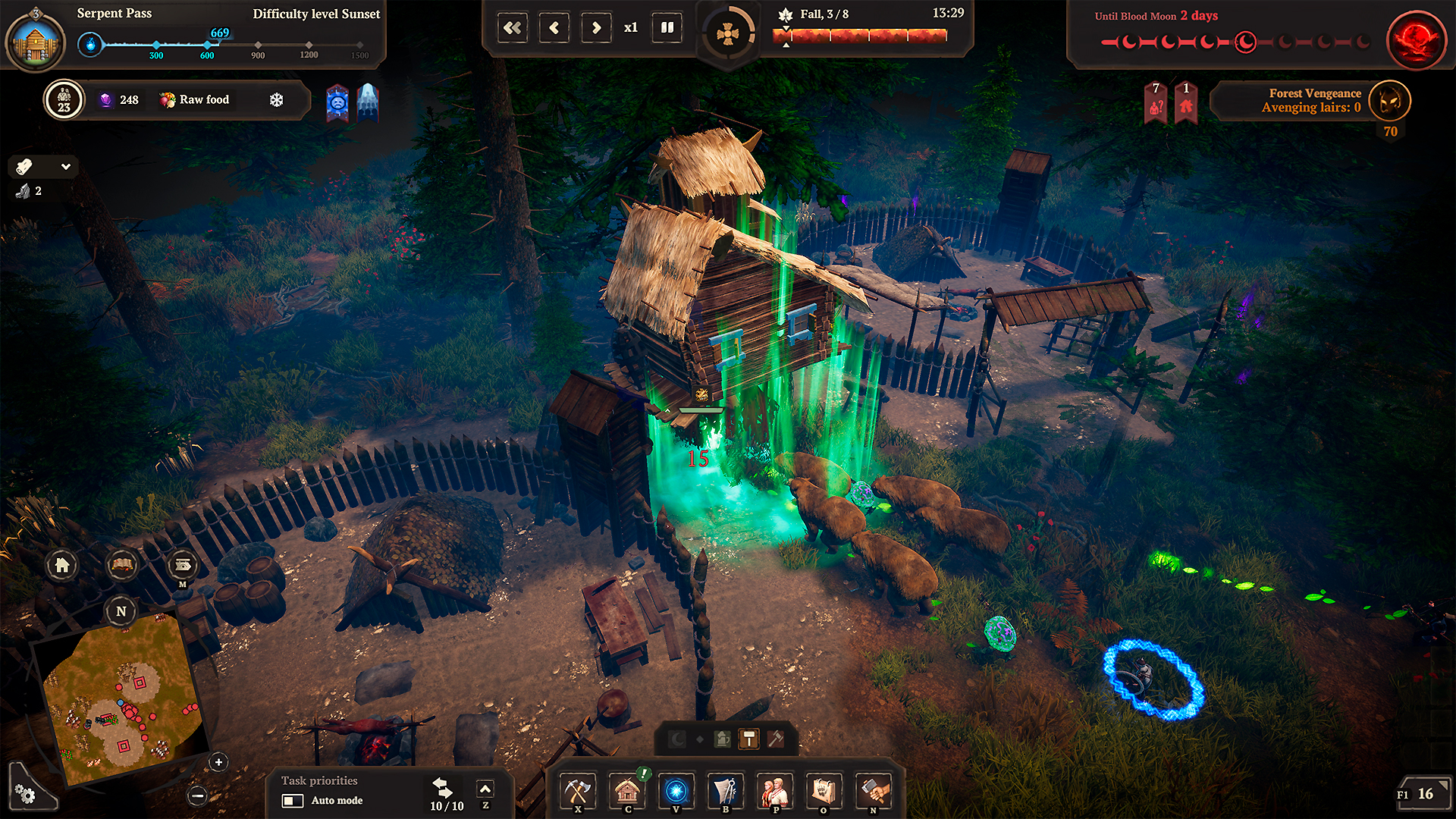
Task: Open the buildings construction menu (C)
Action: 628,791
